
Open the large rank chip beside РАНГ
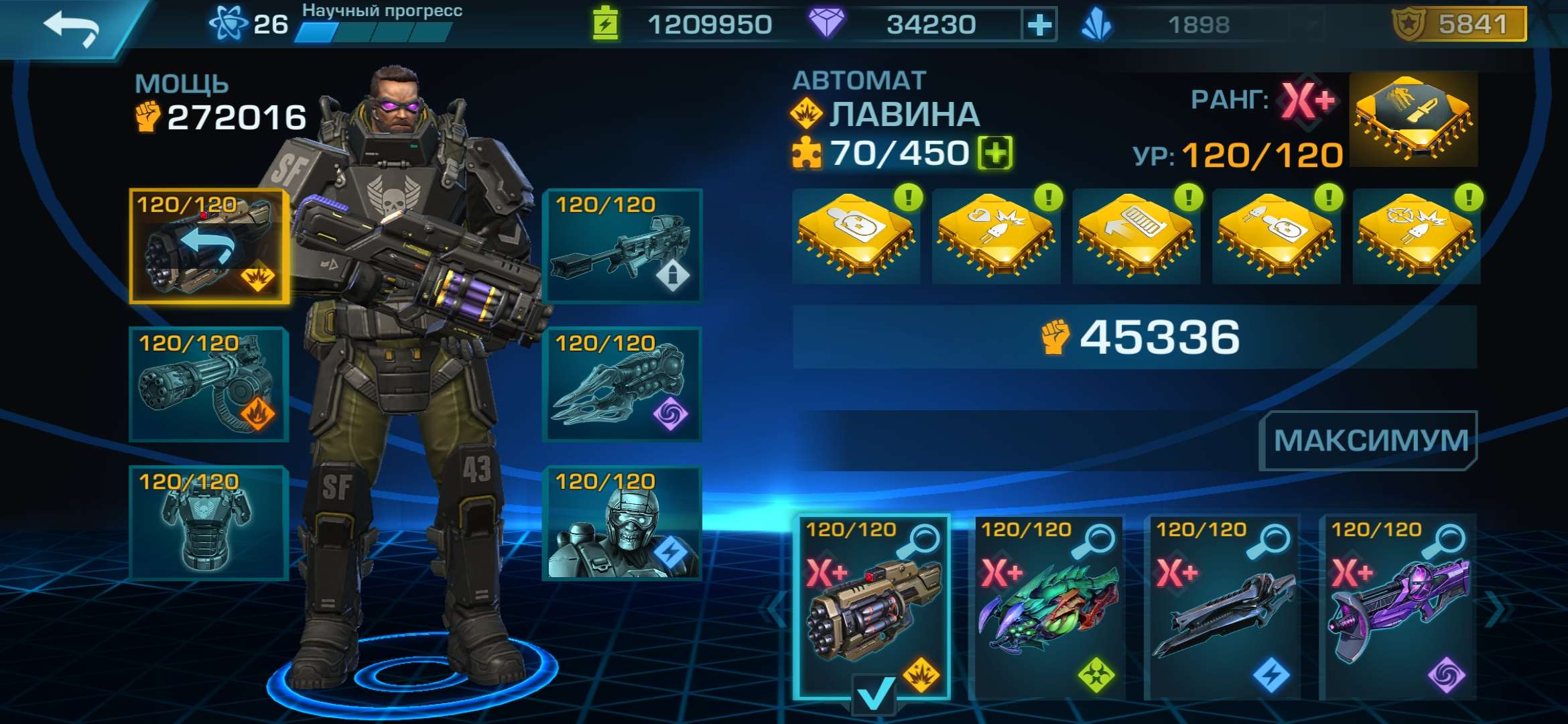click(x=1413, y=120)
